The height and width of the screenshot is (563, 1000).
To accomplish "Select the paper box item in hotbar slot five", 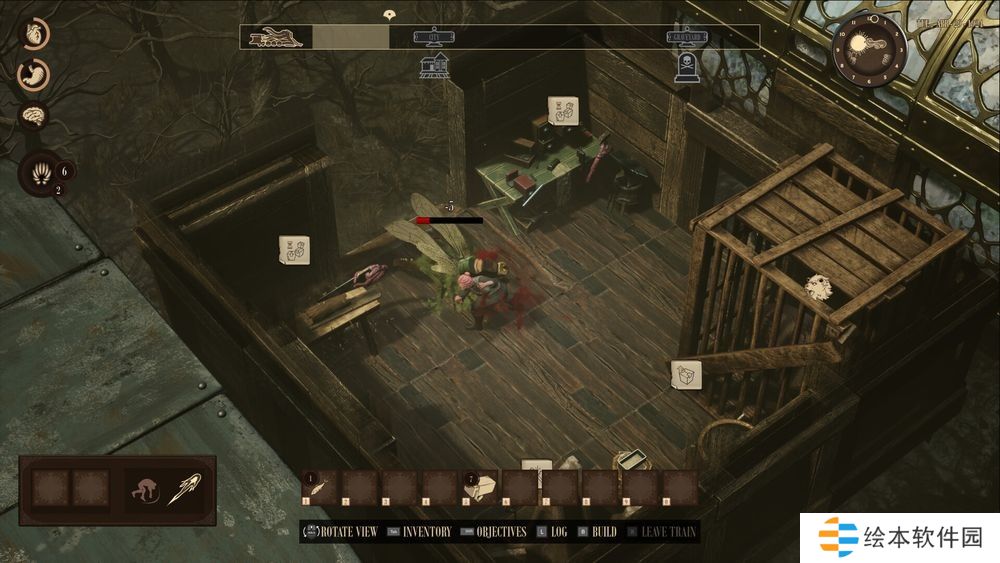I will 481,488.
